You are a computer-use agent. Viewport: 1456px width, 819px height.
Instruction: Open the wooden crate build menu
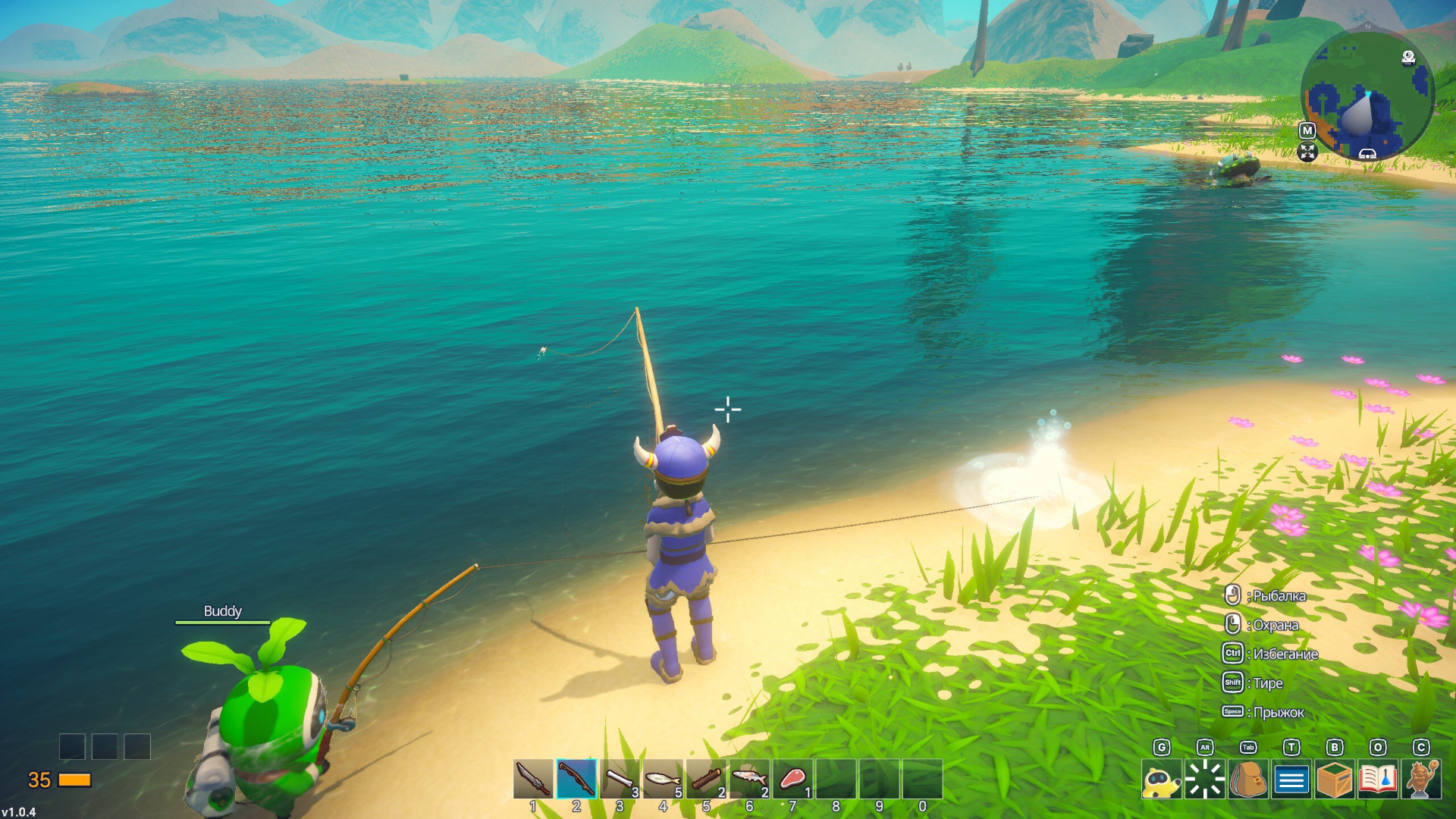click(x=1334, y=780)
